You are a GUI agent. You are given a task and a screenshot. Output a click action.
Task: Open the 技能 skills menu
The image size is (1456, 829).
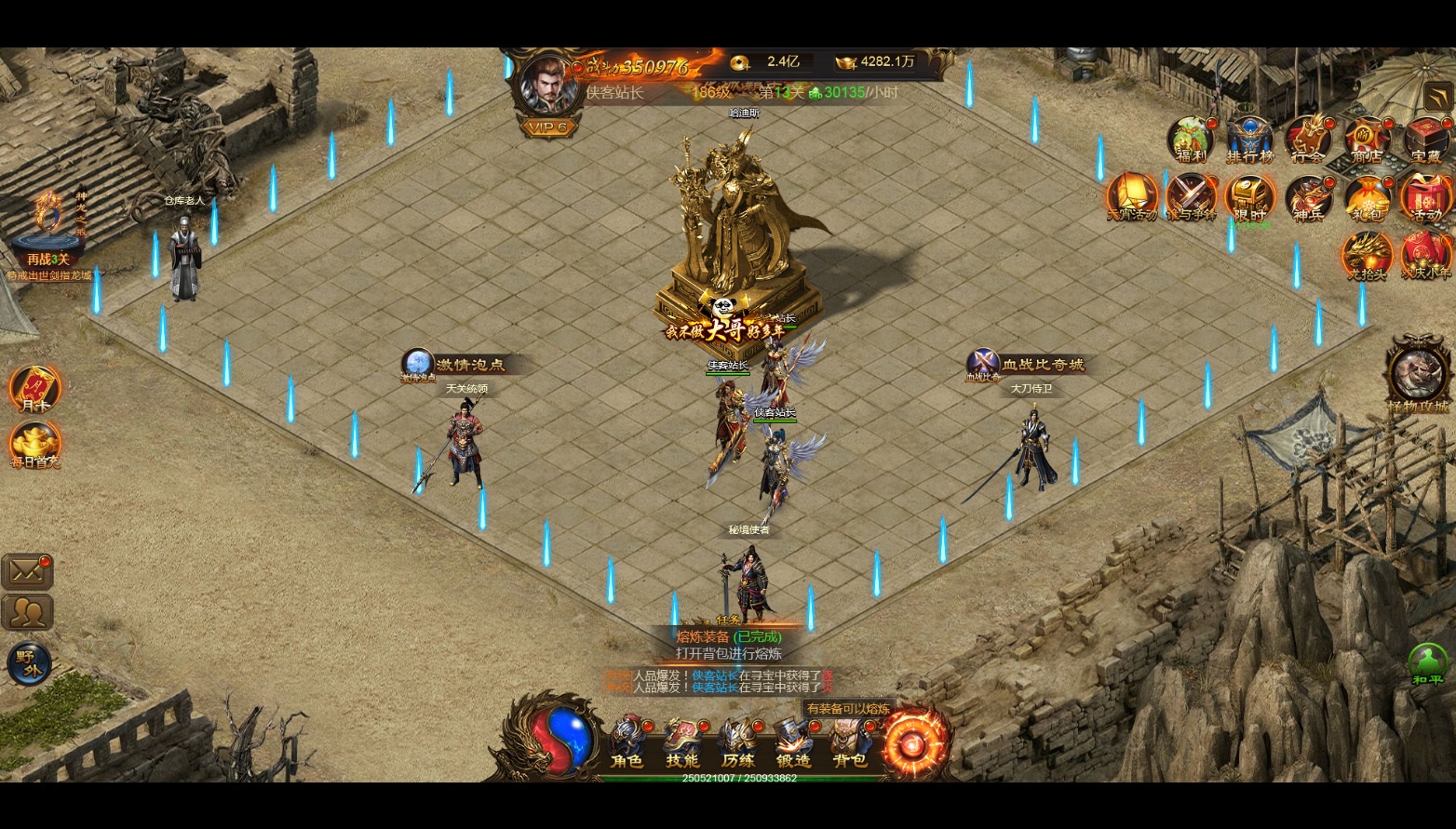(682, 742)
